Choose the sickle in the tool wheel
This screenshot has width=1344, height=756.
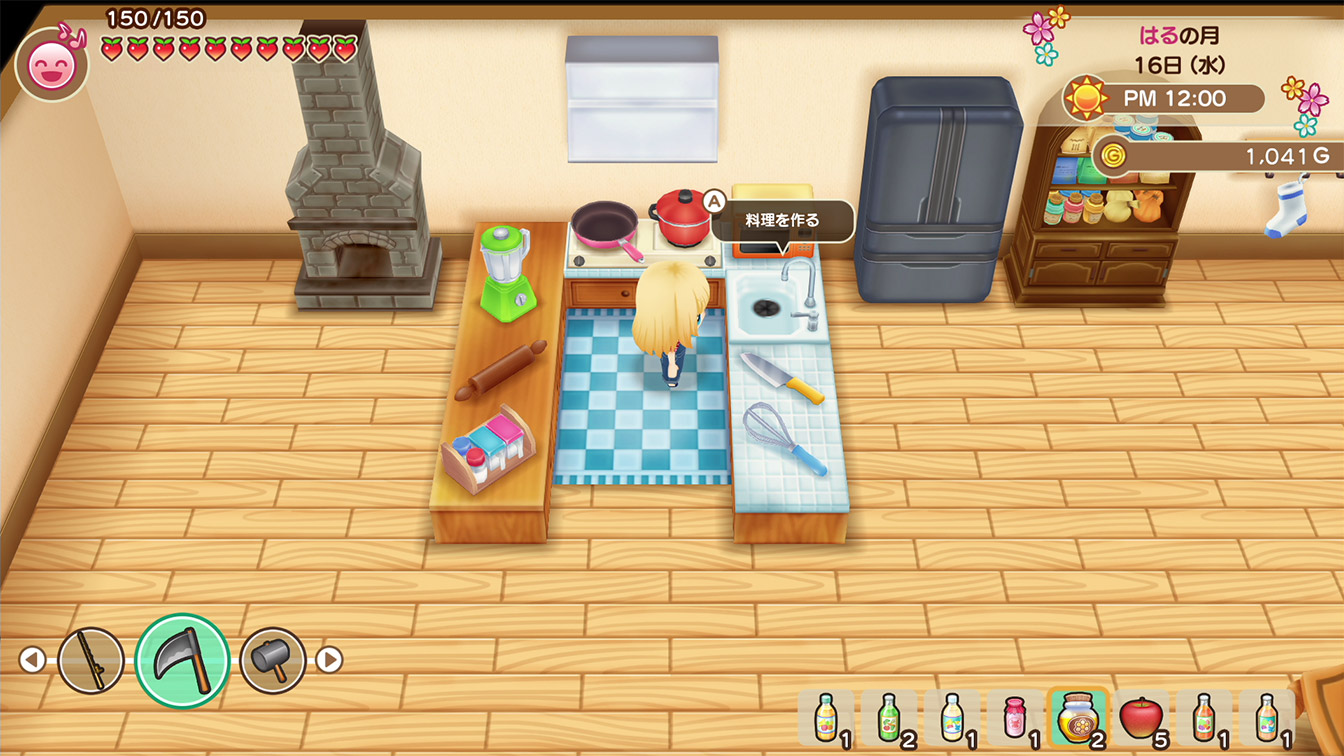(x=183, y=660)
